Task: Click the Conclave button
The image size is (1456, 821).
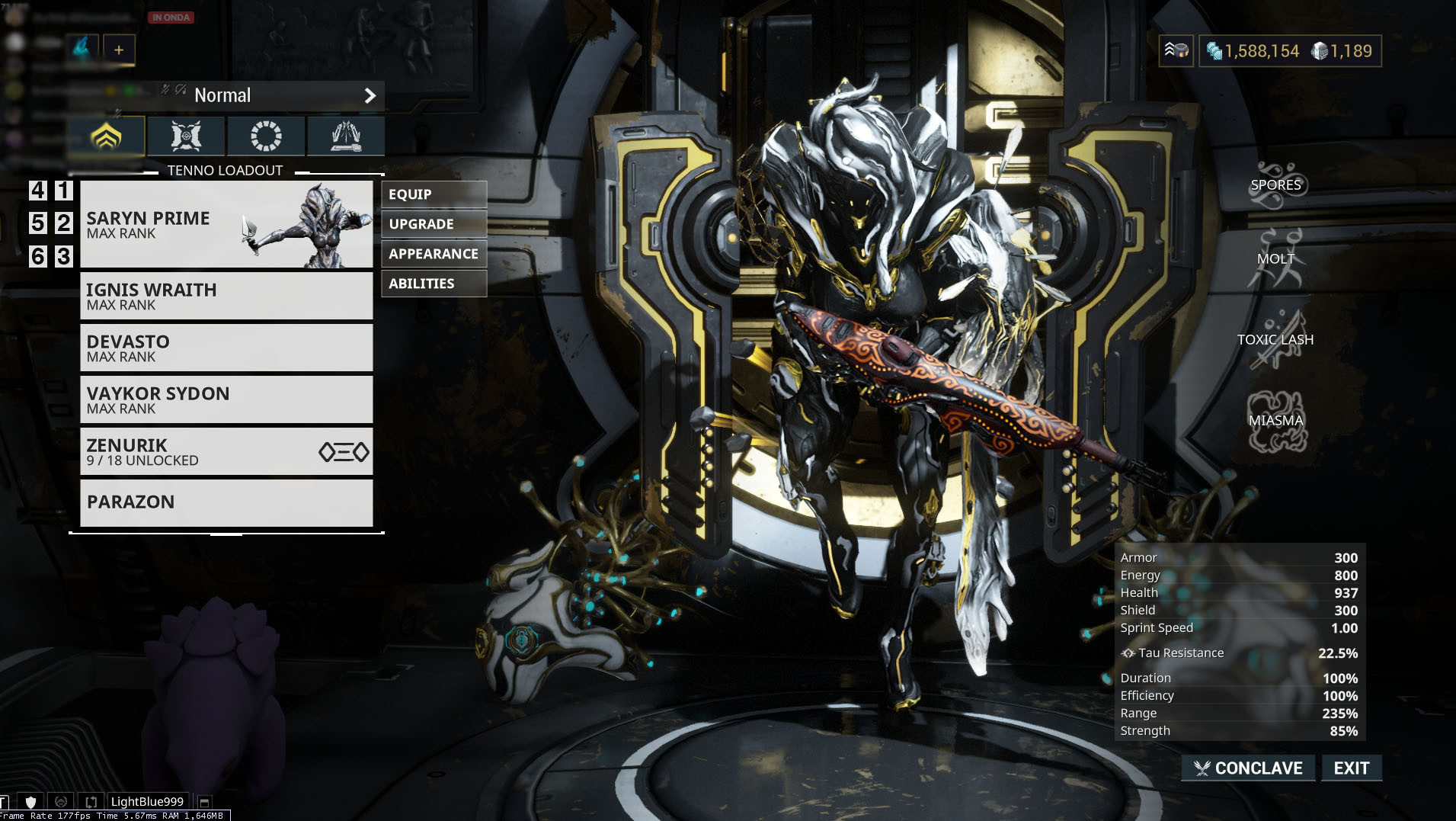Action: [1247, 768]
